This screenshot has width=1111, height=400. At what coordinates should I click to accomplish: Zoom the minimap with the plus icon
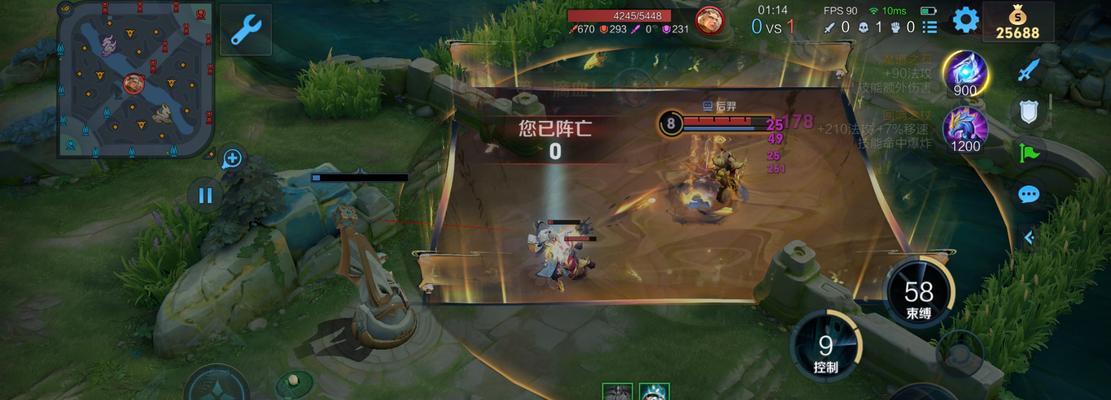point(232,158)
